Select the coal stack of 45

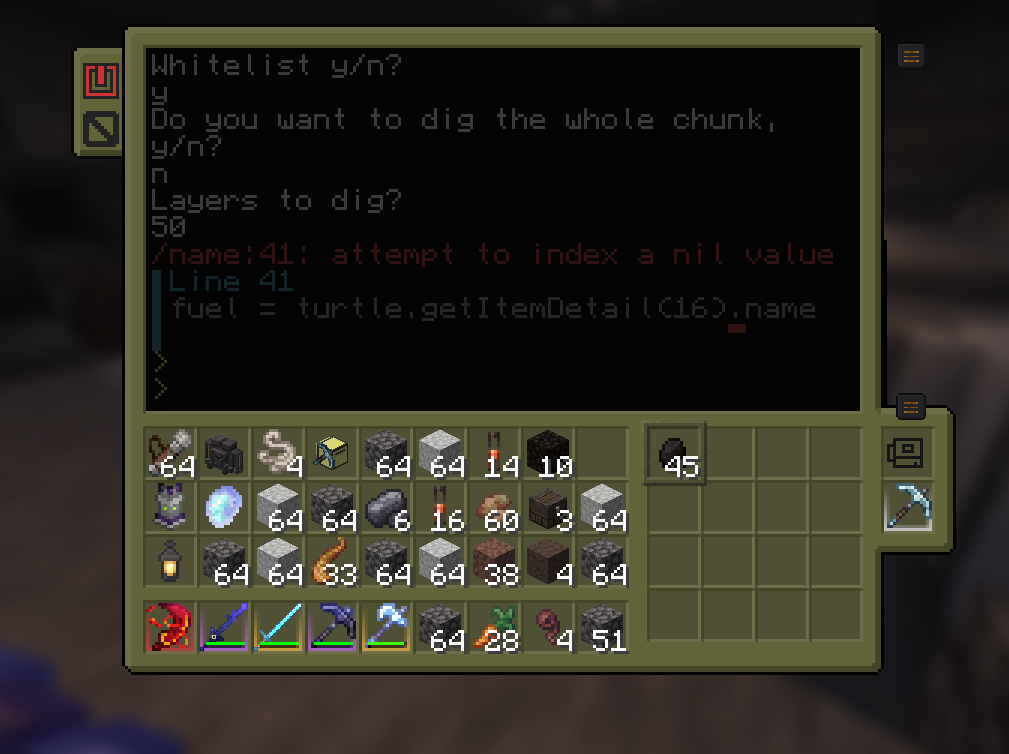676,454
